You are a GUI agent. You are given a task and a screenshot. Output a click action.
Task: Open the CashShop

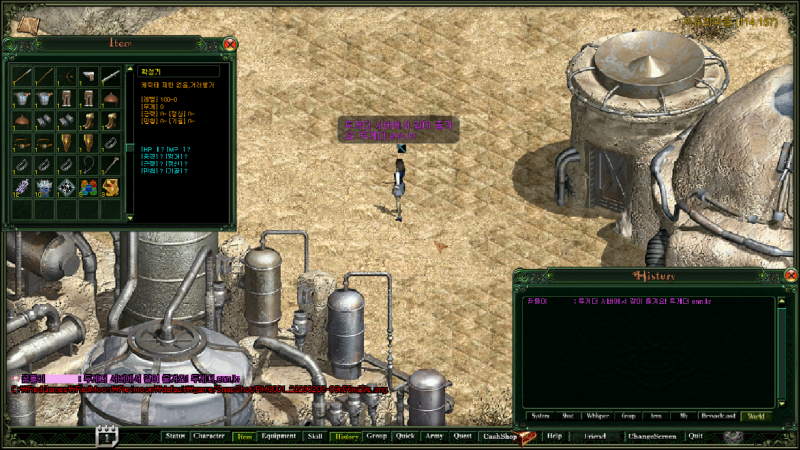pos(499,437)
